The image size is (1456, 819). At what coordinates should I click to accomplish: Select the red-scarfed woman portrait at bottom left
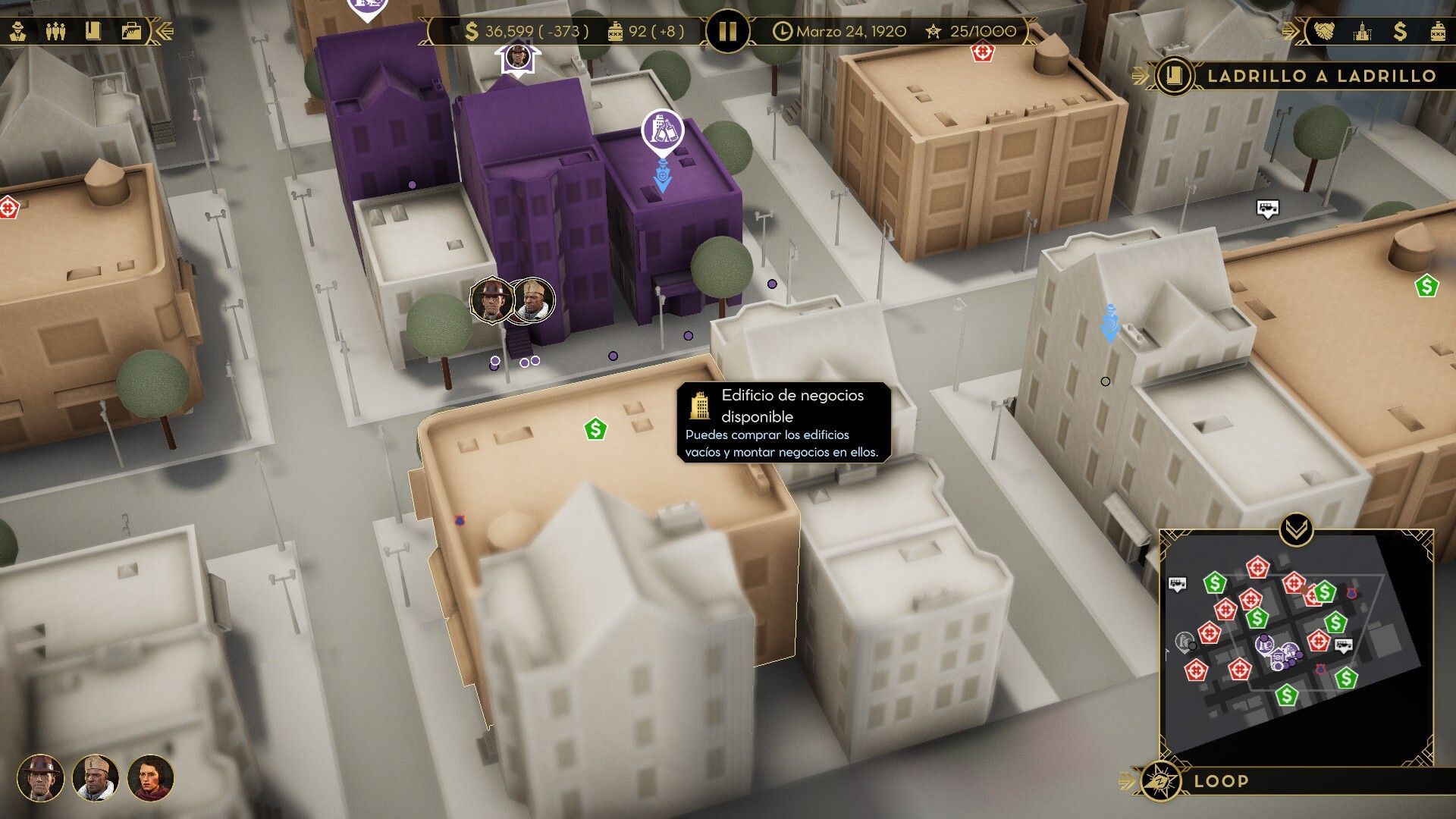coord(150,778)
